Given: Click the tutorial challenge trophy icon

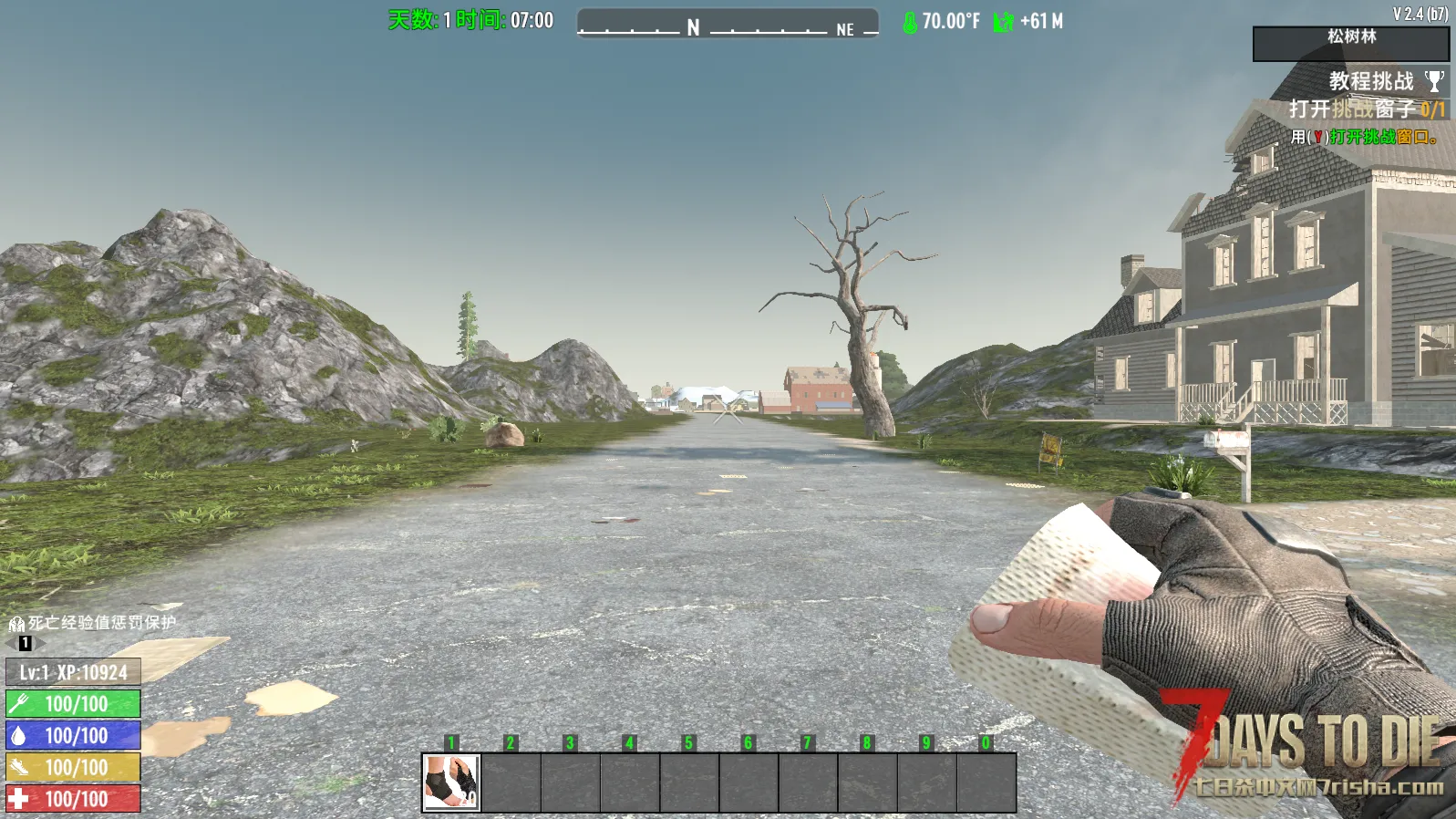Looking at the screenshot, I should coord(1434,81).
